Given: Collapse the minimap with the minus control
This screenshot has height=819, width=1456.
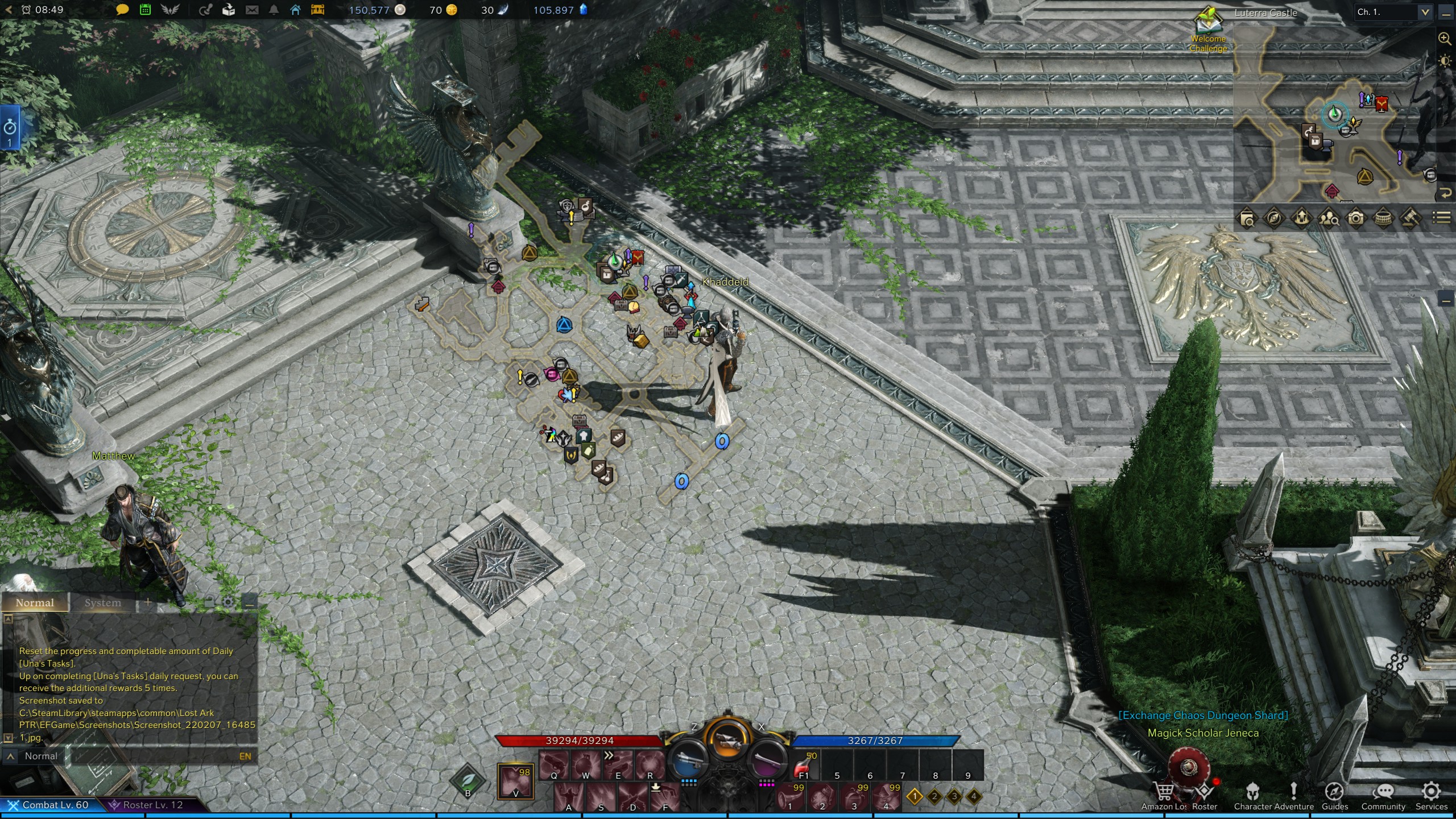Looking at the screenshot, I should (1446, 15).
